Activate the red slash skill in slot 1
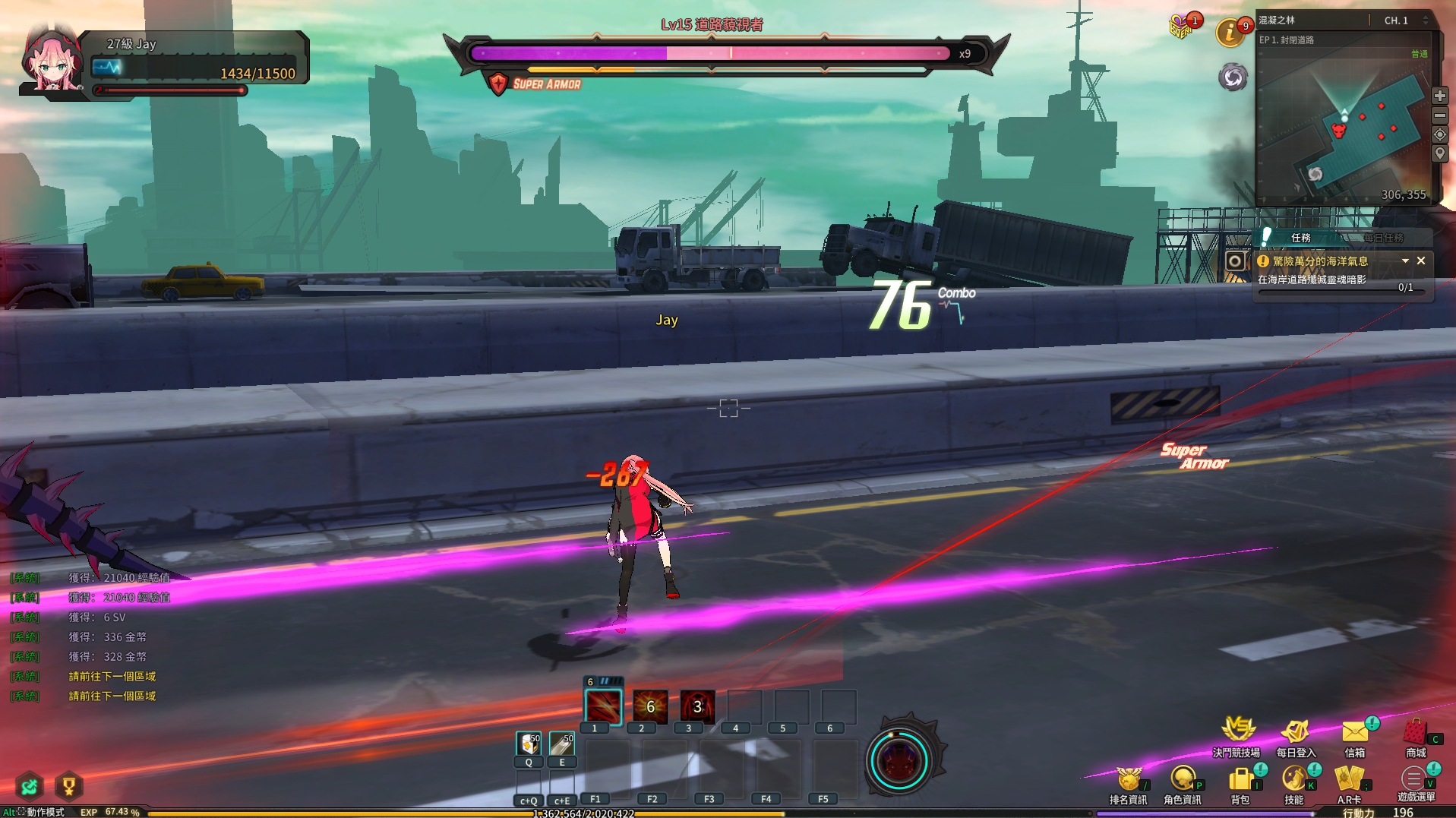This screenshot has width=1456, height=818. tap(603, 707)
